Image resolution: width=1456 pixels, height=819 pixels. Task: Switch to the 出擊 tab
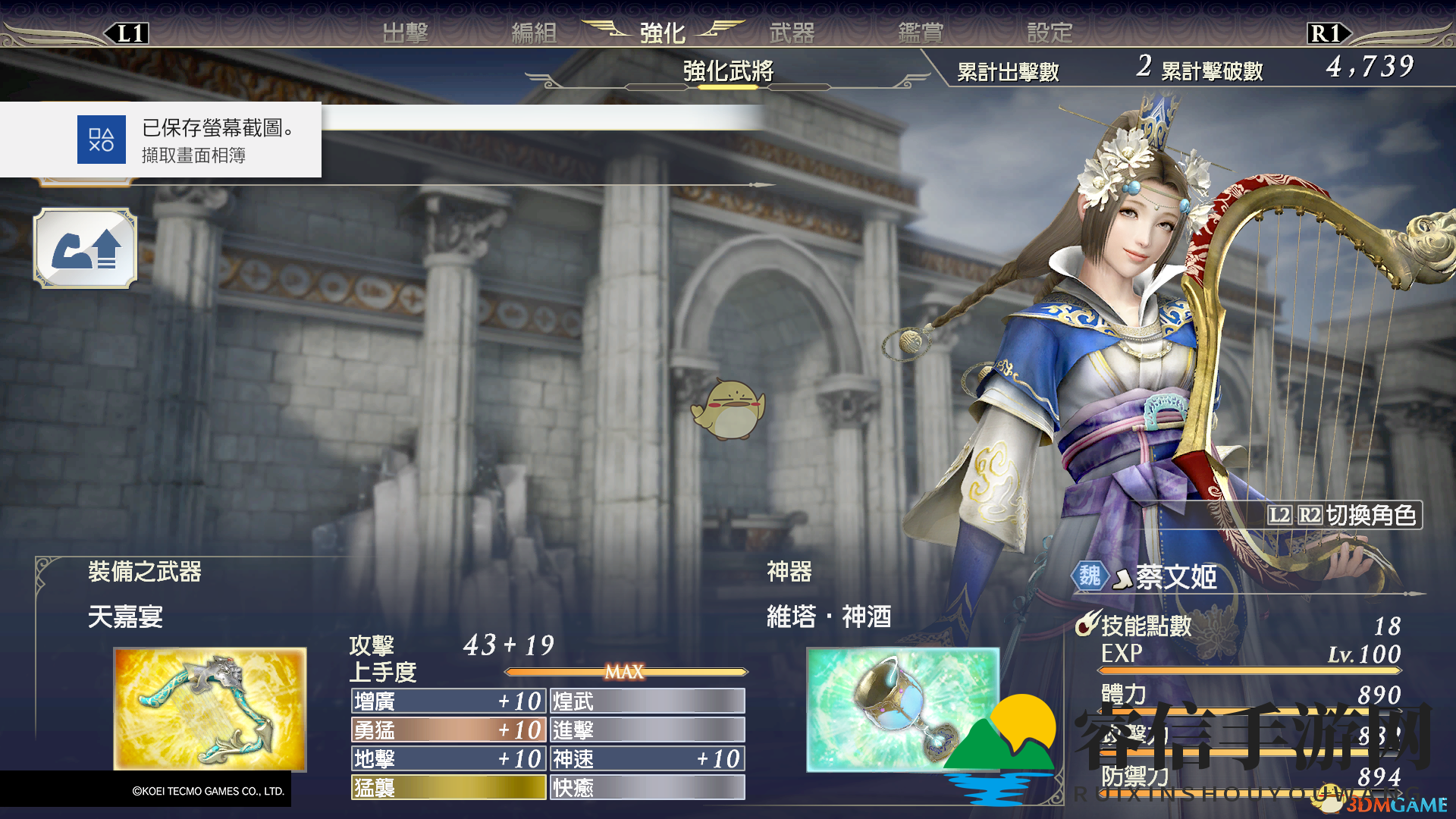click(405, 33)
